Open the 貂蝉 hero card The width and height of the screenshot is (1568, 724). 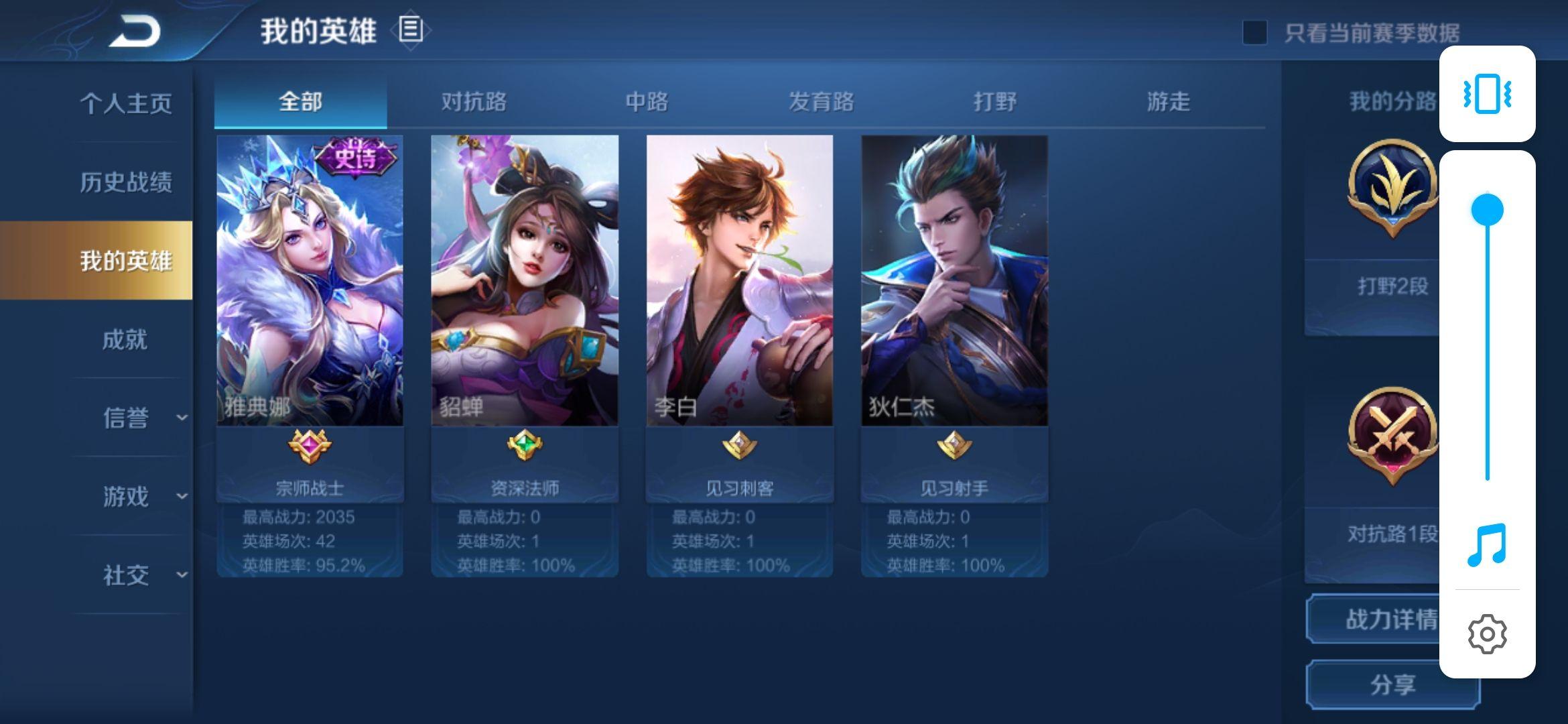point(525,282)
